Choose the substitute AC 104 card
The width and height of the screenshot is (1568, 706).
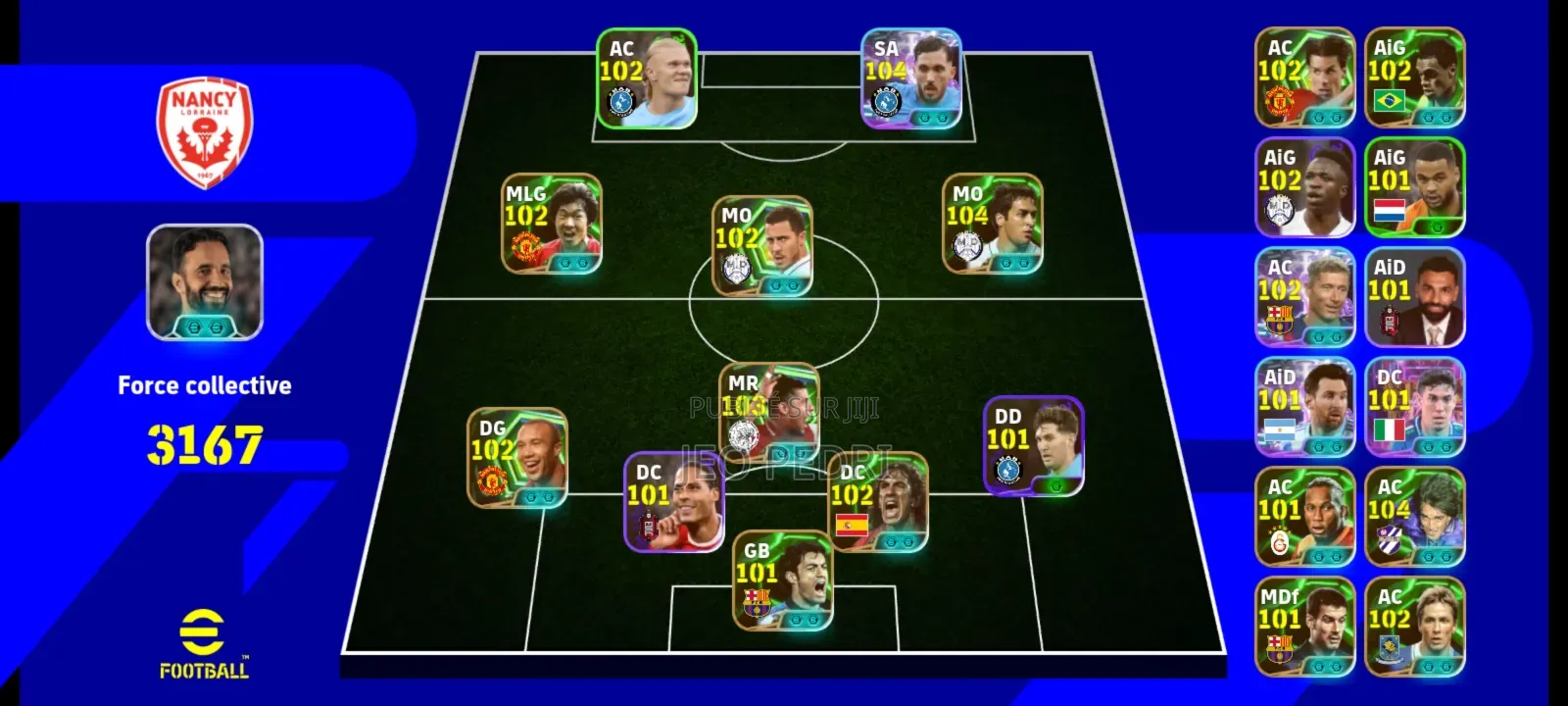click(1414, 517)
